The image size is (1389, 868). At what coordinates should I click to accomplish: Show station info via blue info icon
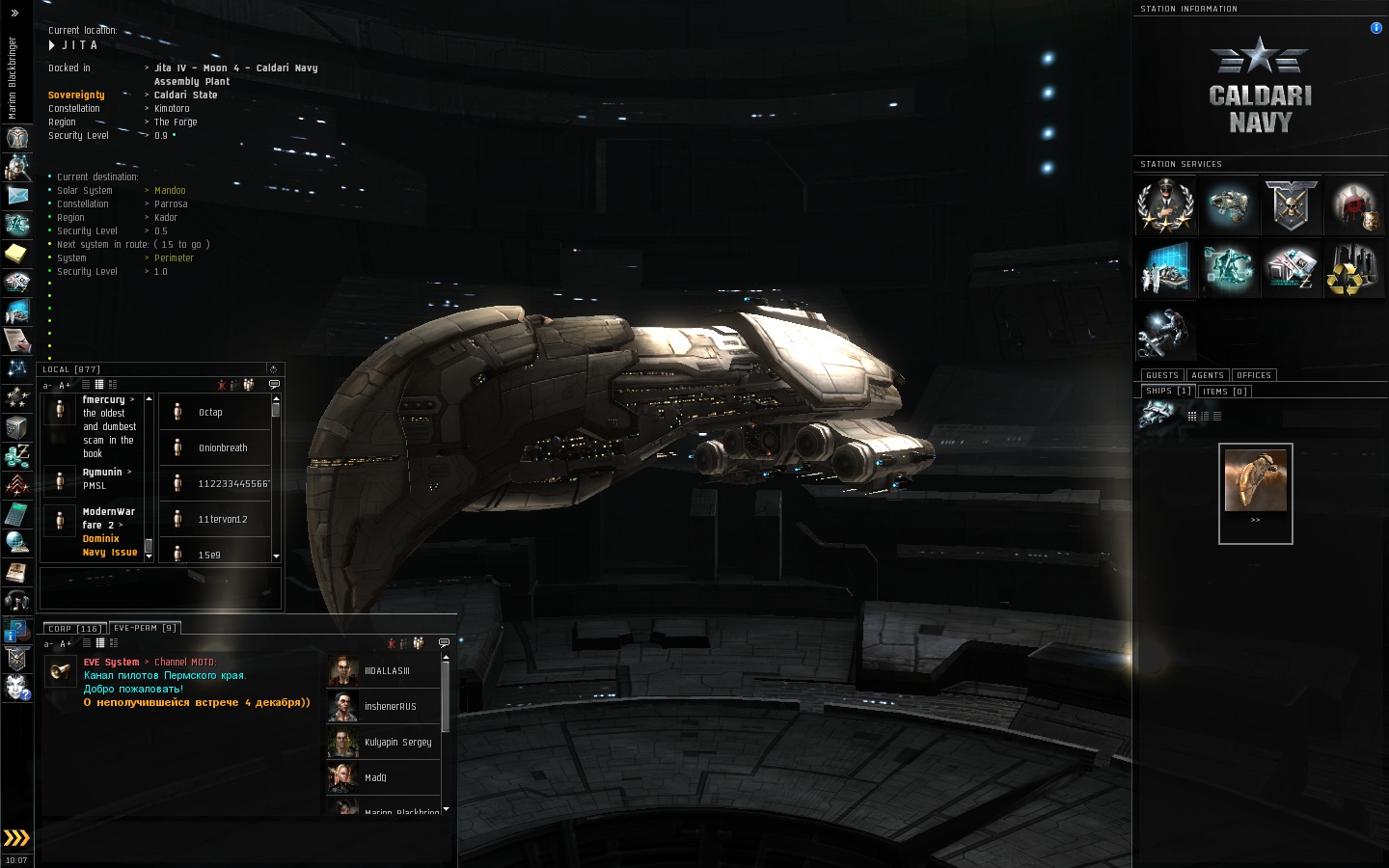tap(1375, 28)
